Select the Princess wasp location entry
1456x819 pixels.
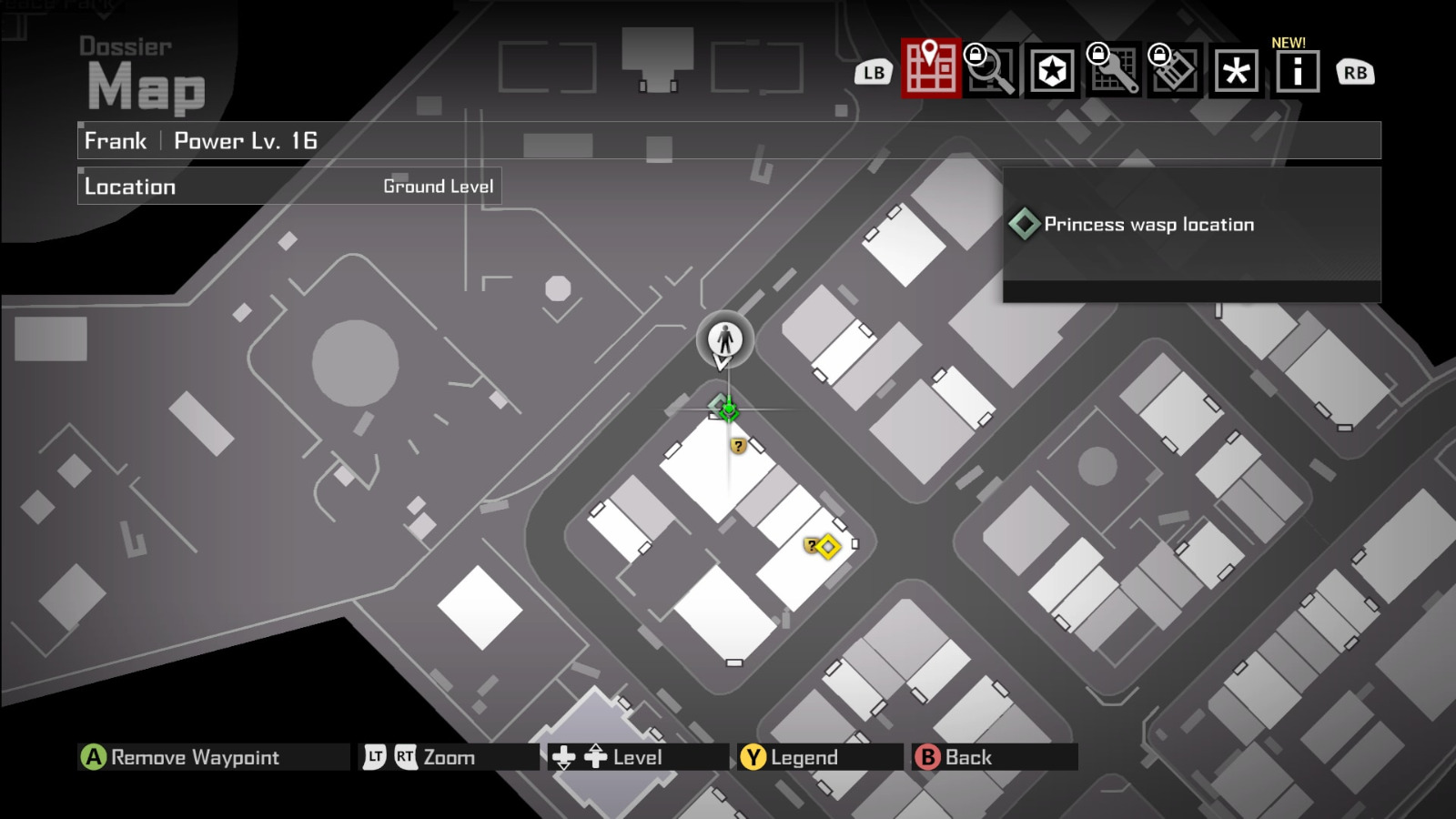(x=1148, y=225)
